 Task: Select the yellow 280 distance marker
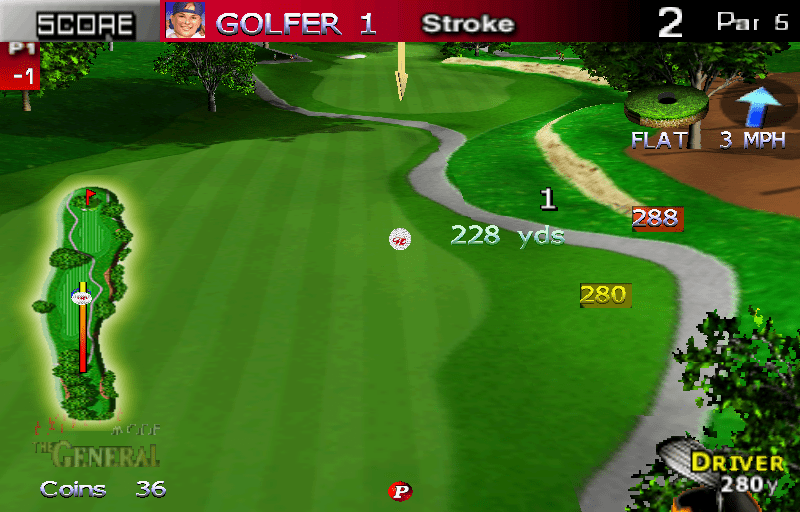coord(604,295)
